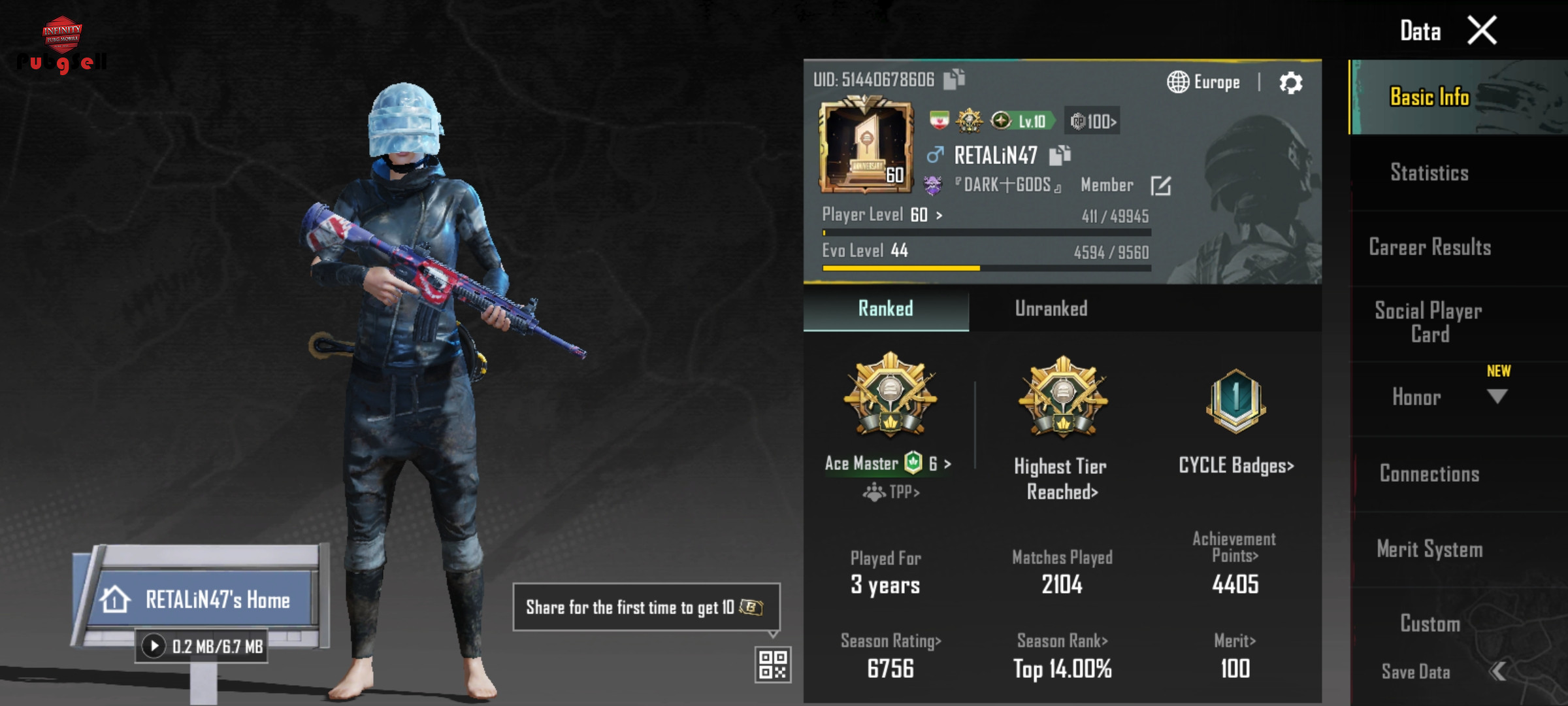Open the Statistics section

pos(1429,173)
